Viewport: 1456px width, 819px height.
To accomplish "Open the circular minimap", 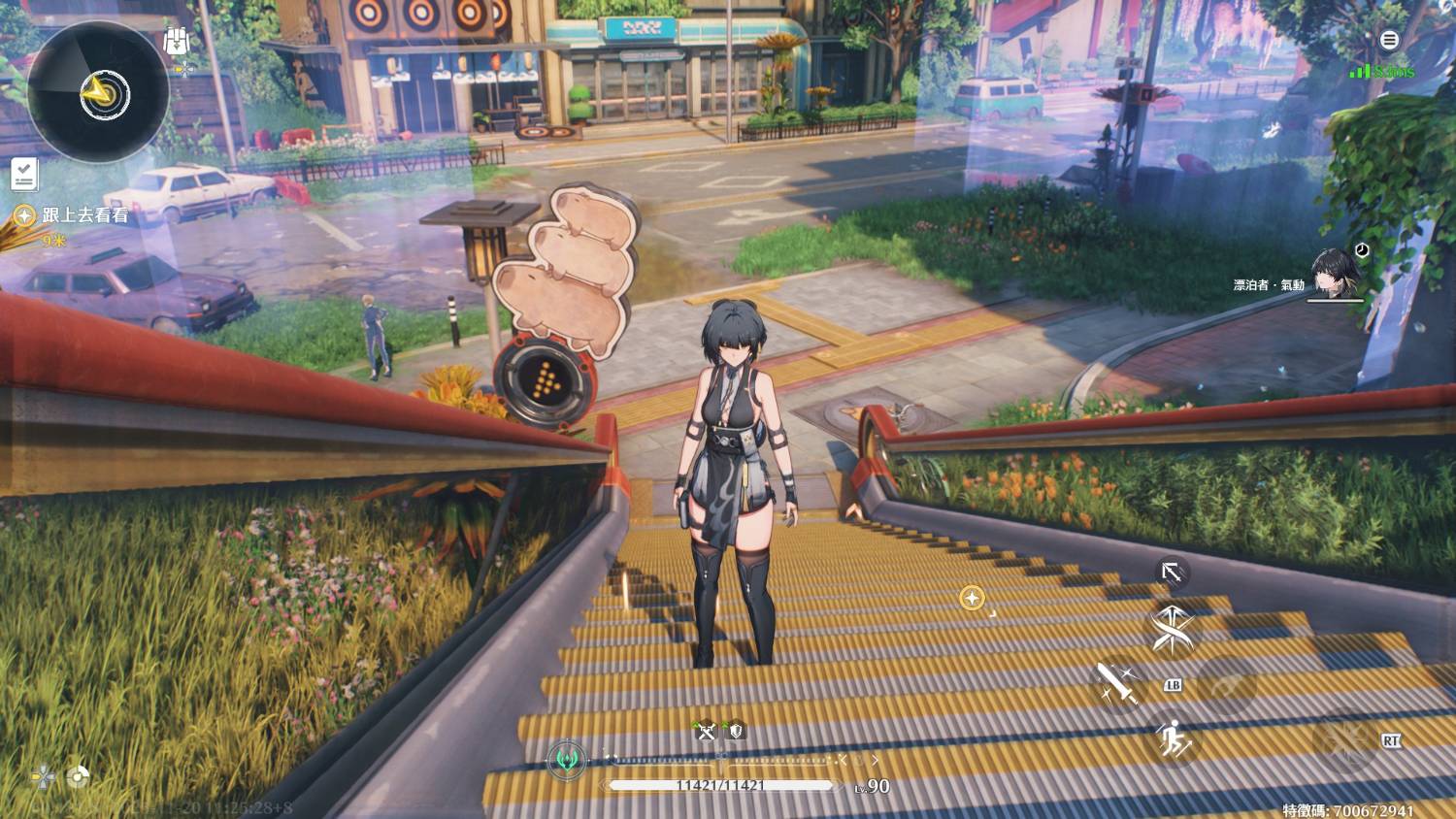I will 98,92.
